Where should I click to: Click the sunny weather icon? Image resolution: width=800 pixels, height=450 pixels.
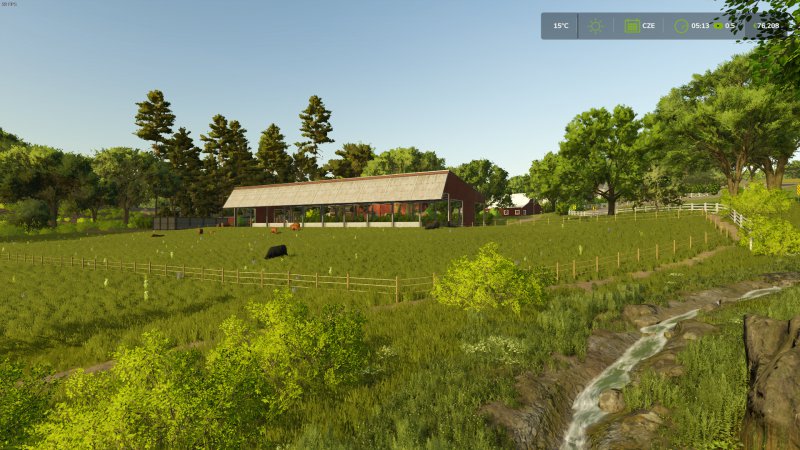(595, 26)
